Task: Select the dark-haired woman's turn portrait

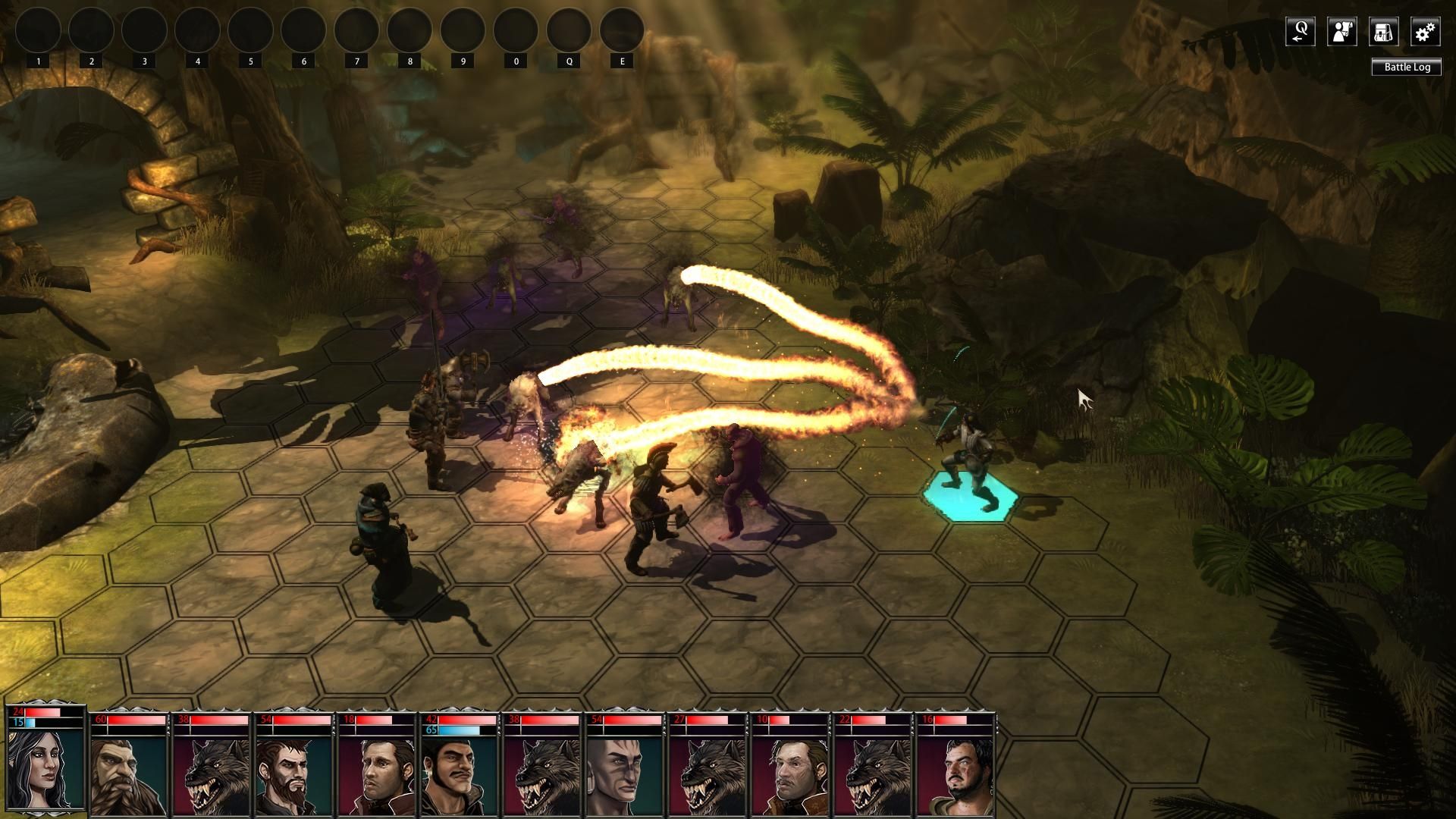Action: click(x=45, y=767)
